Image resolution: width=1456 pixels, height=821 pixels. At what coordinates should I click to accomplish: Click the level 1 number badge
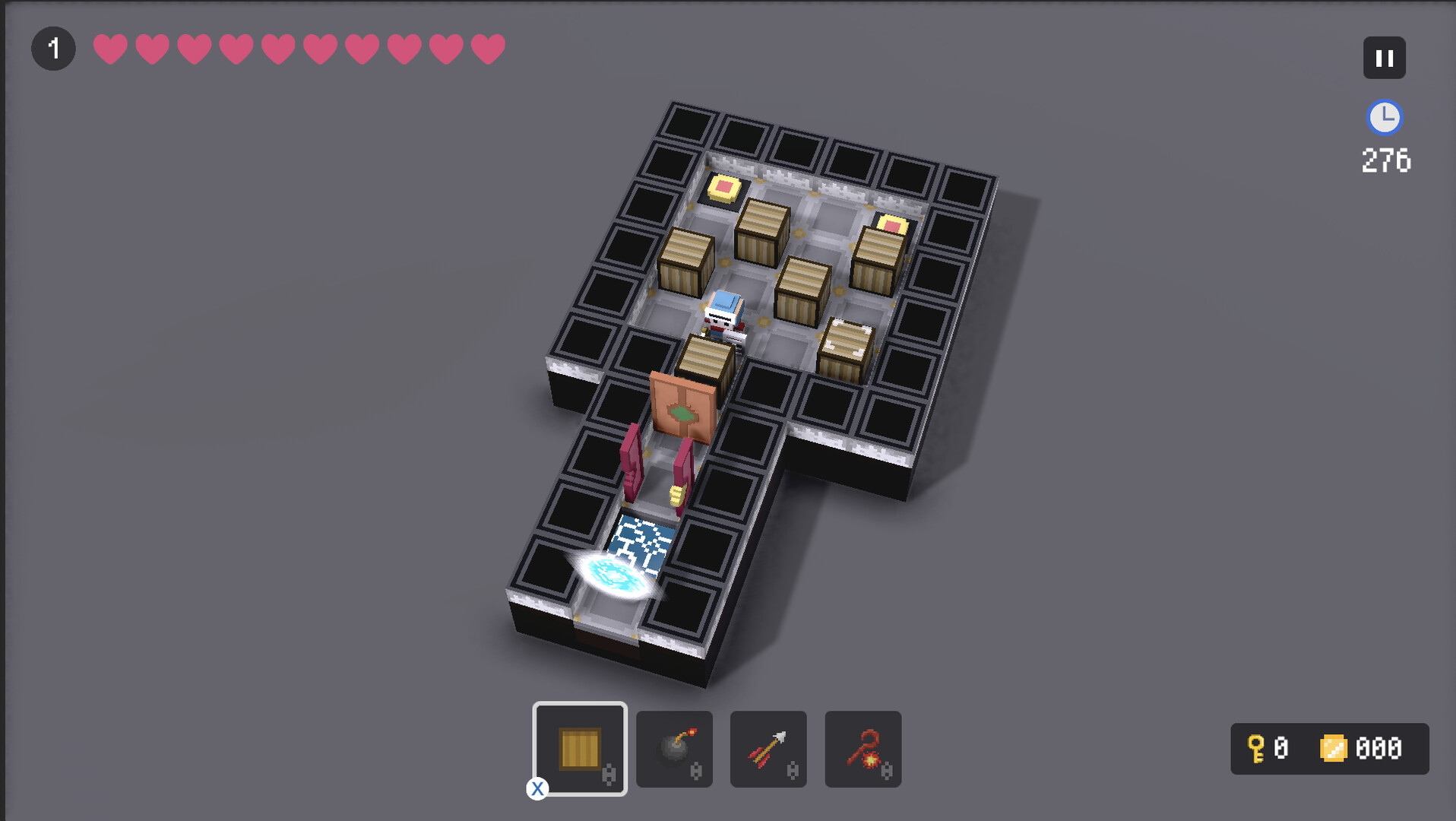(x=53, y=48)
